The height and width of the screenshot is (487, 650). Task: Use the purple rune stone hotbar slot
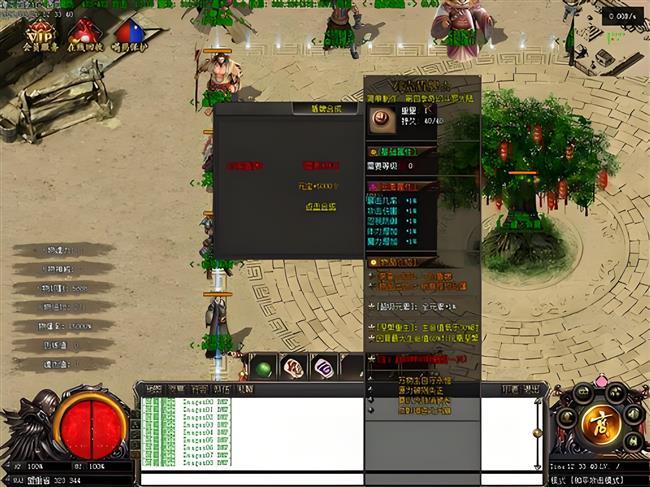coord(324,368)
